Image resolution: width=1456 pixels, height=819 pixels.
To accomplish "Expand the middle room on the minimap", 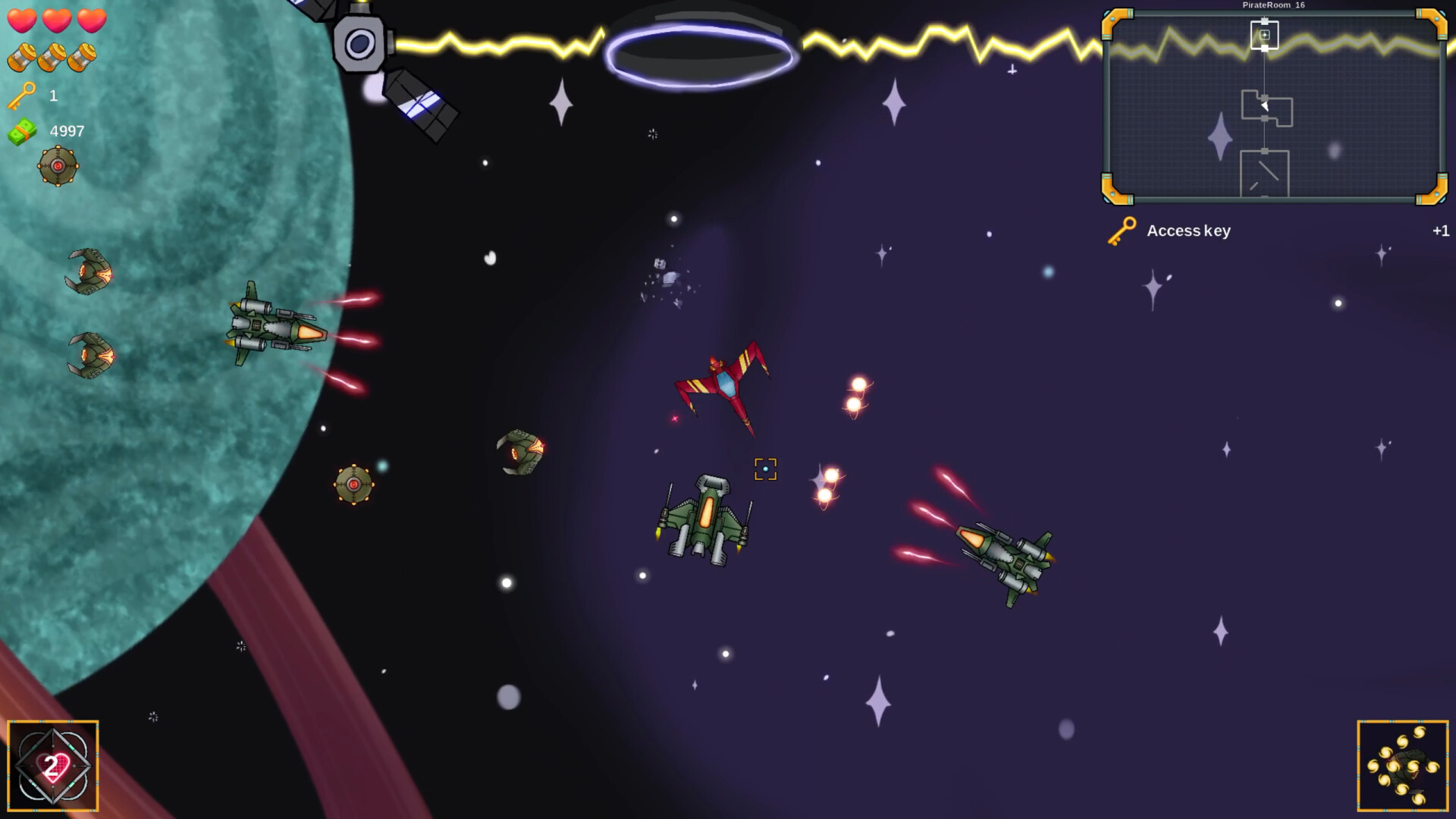I will coord(1269,110).
